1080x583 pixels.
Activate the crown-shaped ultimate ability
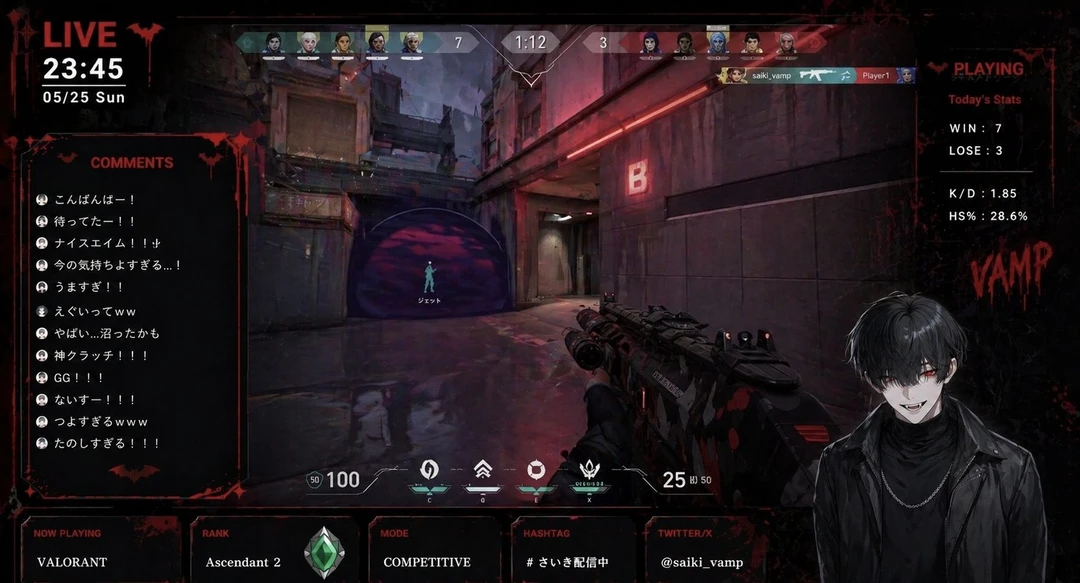click(x=588, y=469)
